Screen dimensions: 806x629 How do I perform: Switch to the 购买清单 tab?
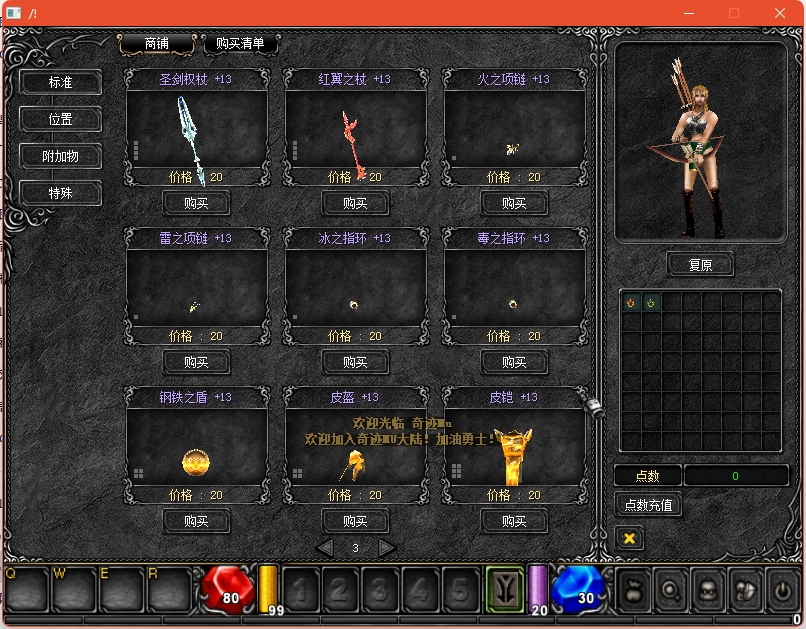coord(240,44)
